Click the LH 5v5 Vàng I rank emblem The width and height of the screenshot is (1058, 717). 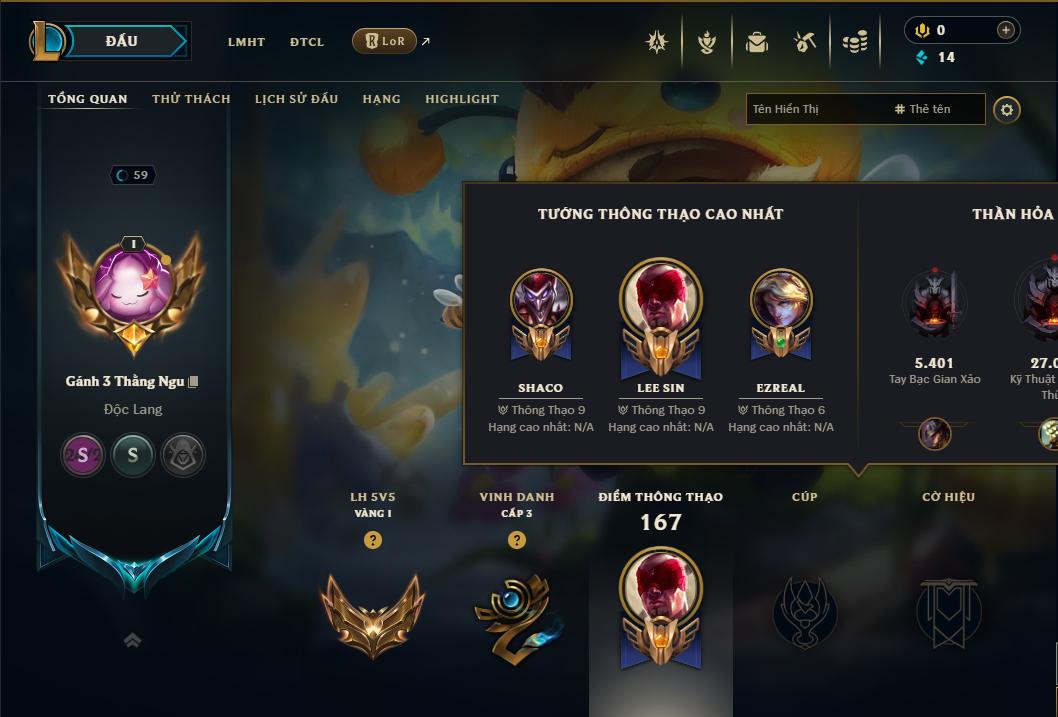[x=372, y=611]
